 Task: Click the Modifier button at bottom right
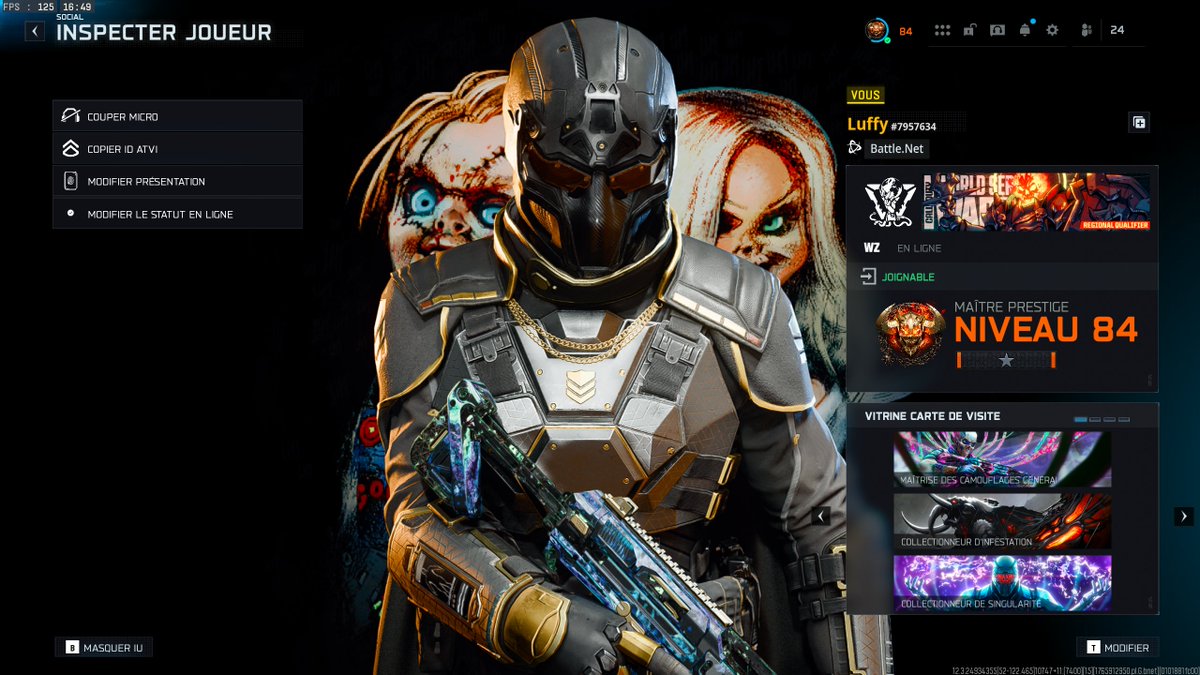[1117, 648]
